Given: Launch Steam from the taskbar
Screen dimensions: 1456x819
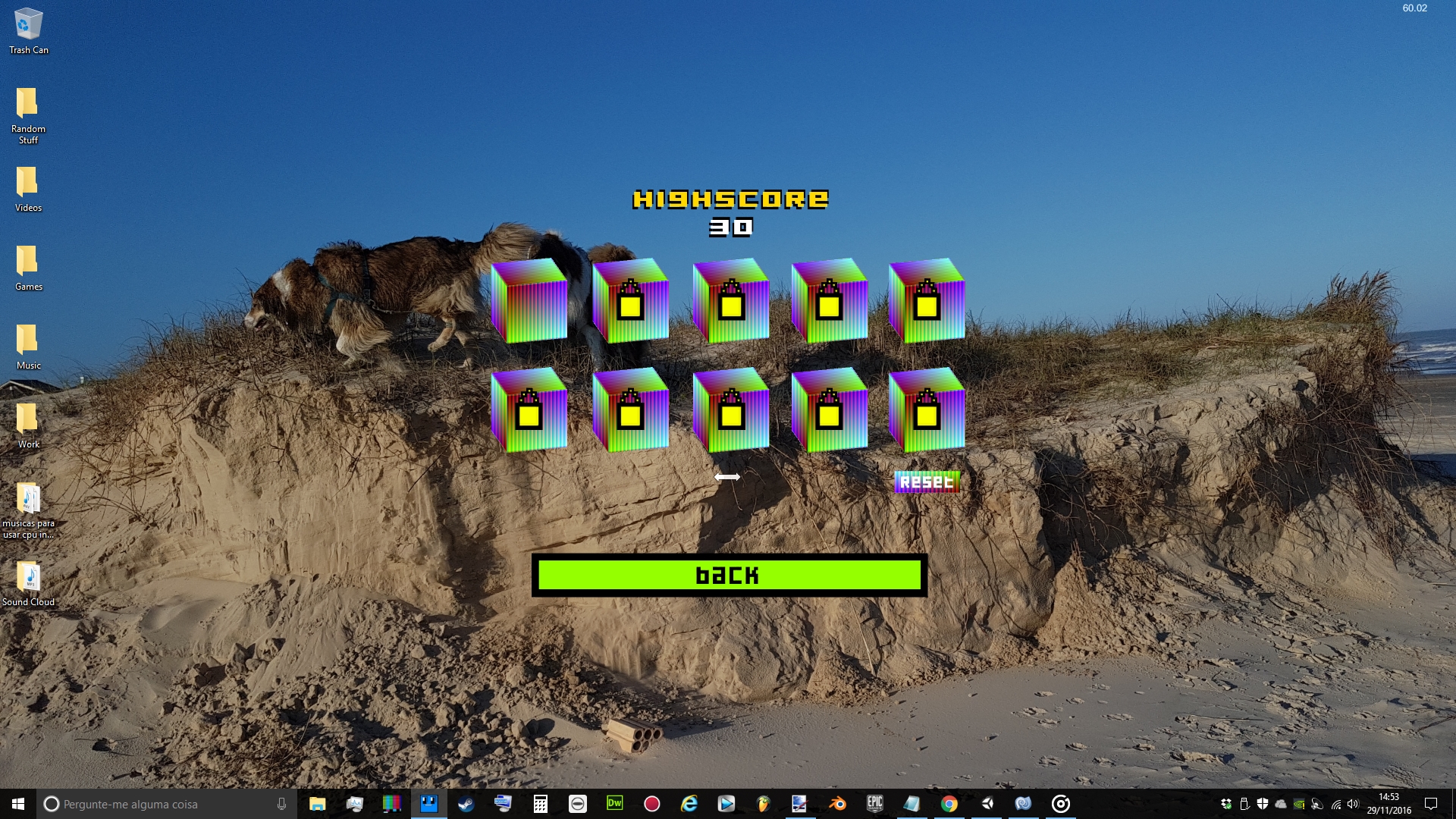Looking at the screenshot, I should [x=466, y=804].
